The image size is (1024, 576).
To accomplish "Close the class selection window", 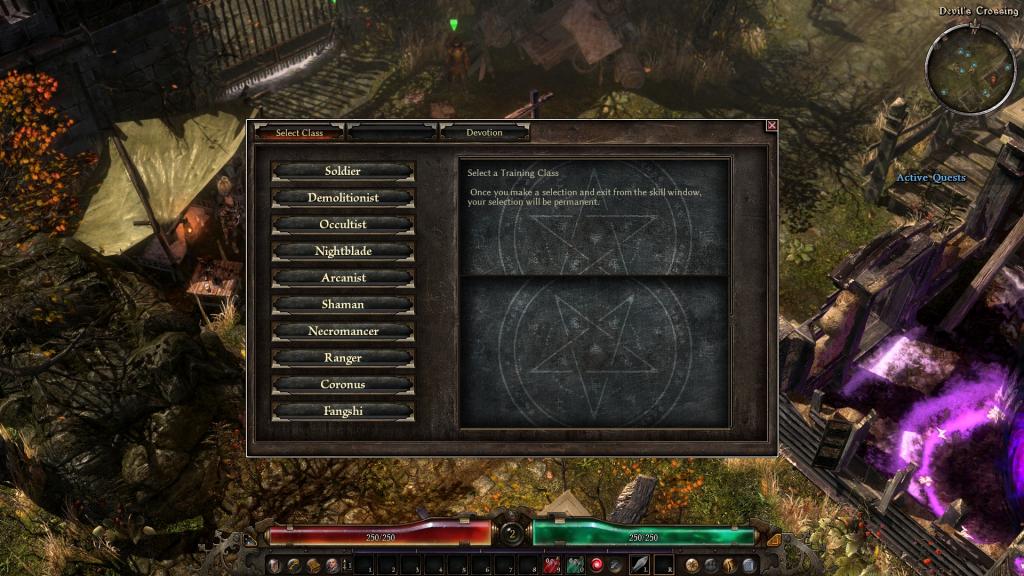I will click(771, 126).
